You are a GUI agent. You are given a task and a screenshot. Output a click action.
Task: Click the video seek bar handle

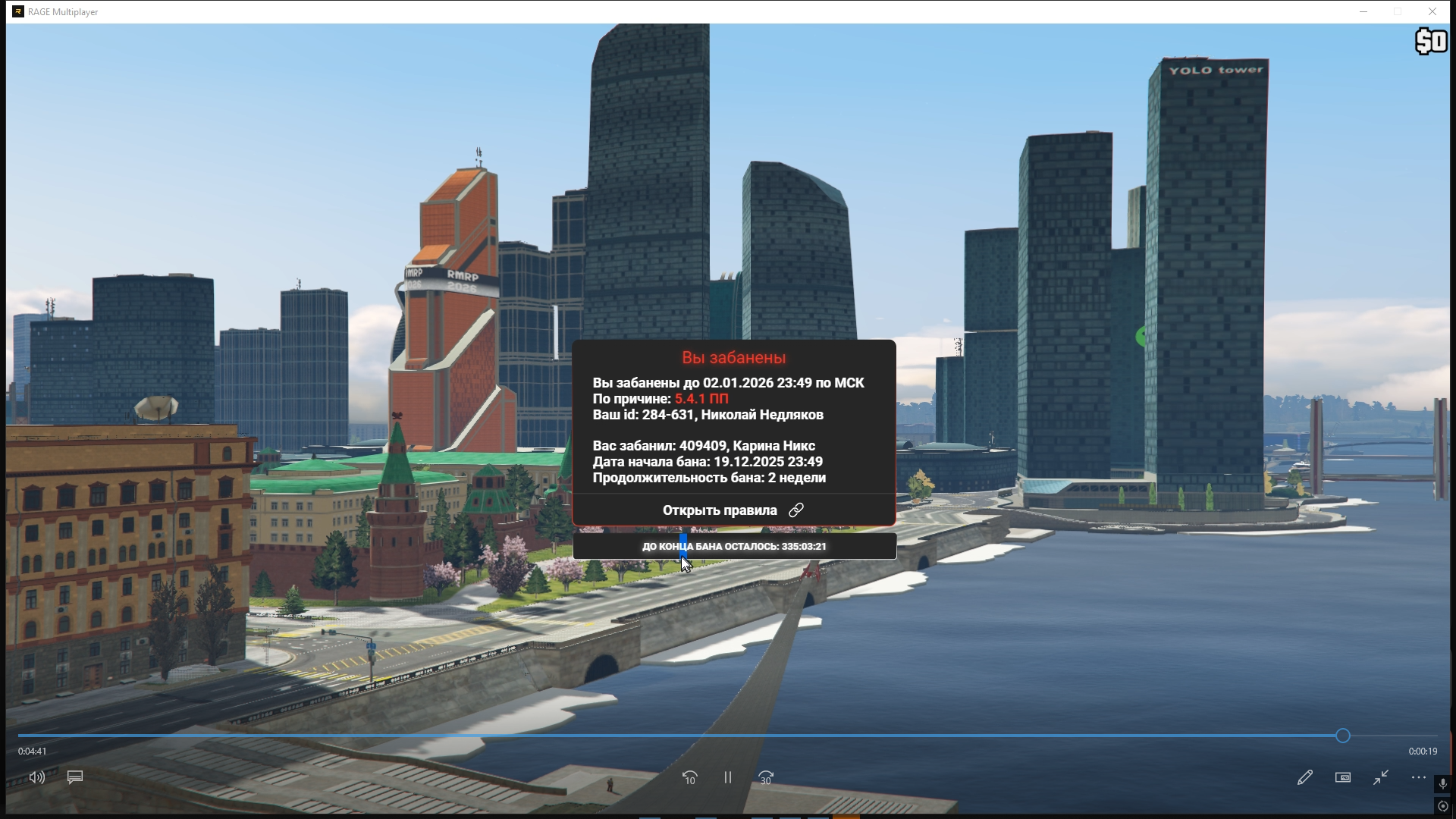[x=1342, y=736]
